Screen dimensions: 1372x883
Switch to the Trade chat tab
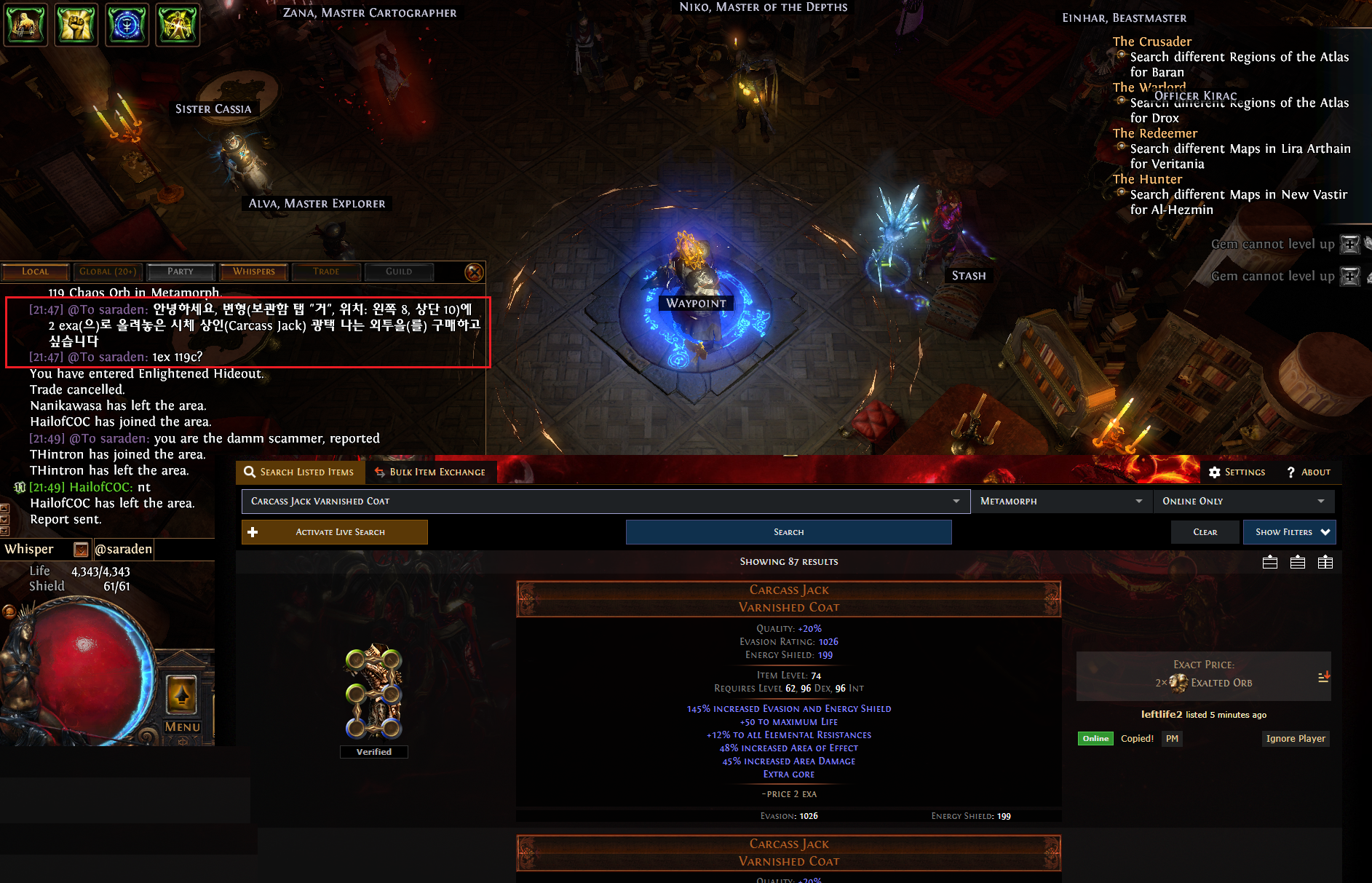pyautogui.click(x=326, y=272)
